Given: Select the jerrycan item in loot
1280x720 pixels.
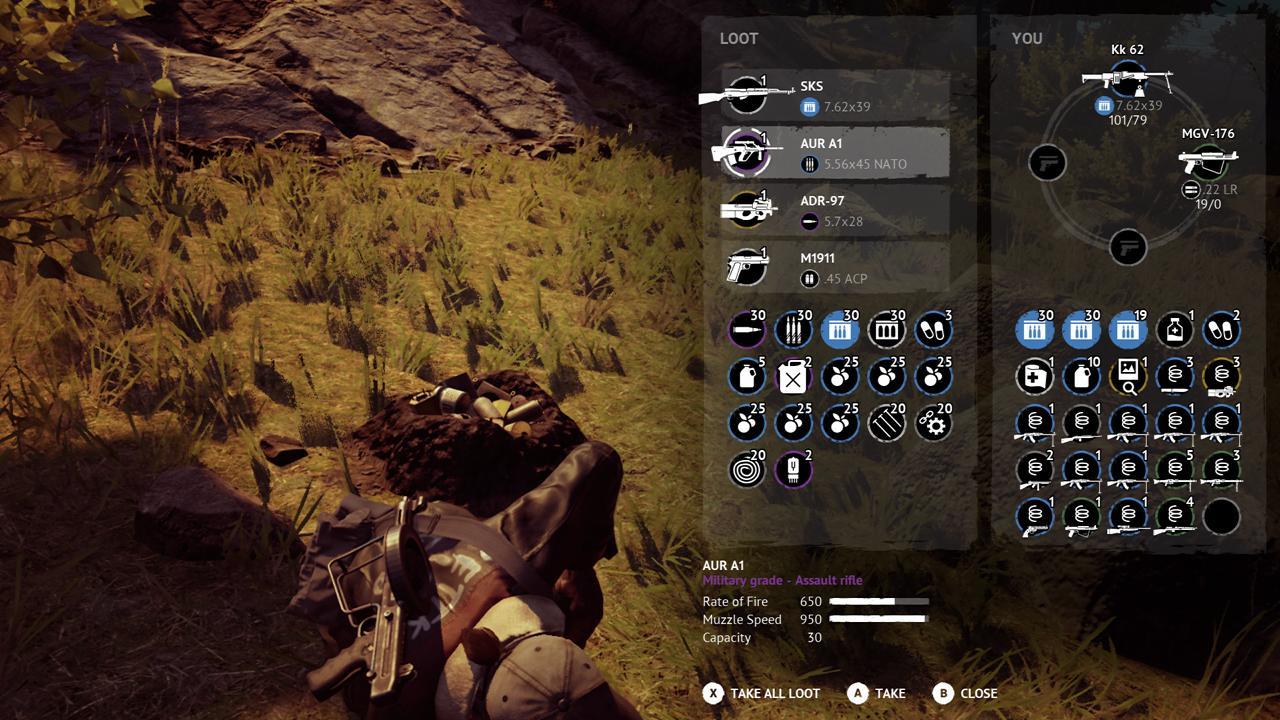Looking at the screenshot, I should tap(793, 377).
